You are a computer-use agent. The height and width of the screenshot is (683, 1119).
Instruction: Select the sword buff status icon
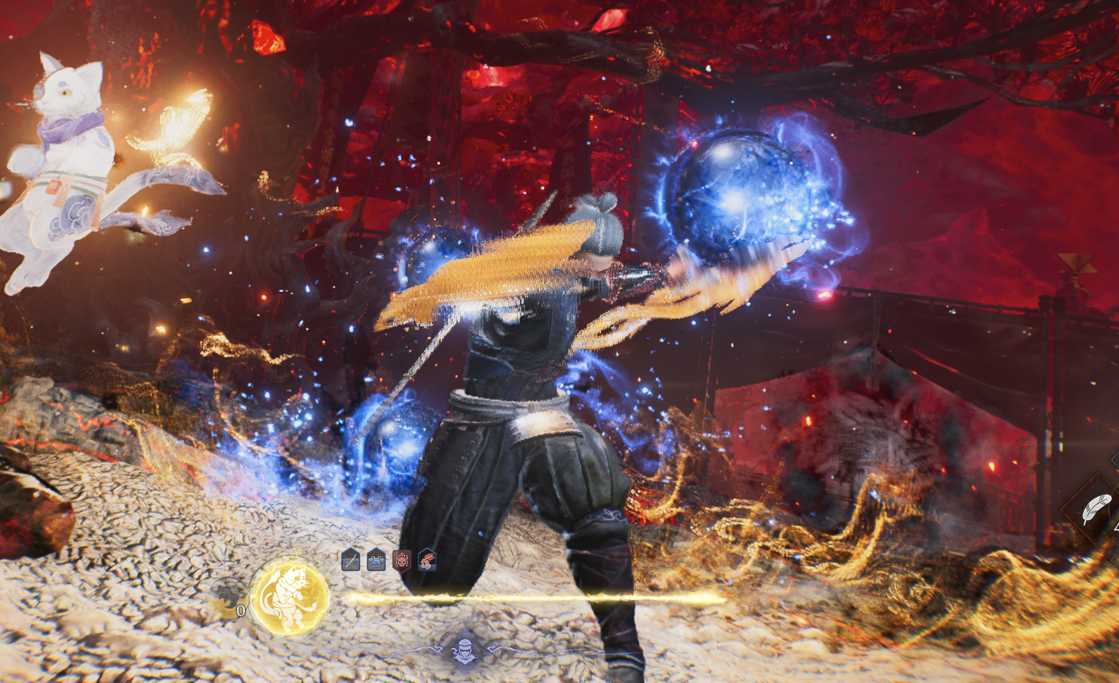[x=350, y=560]
